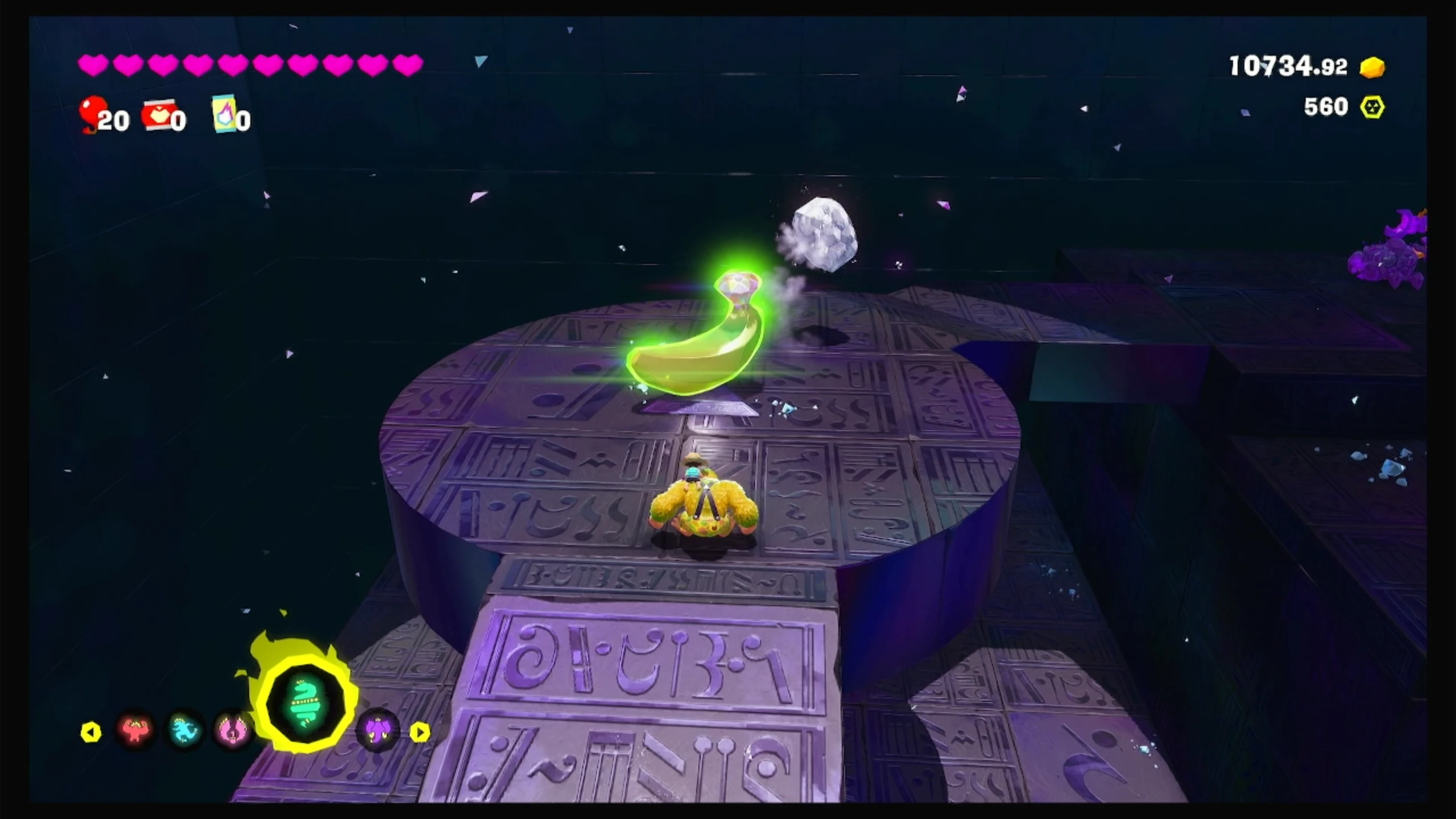Select the yellow flame juice can icon
The image size is (1456, 819).
click(224, 113)
